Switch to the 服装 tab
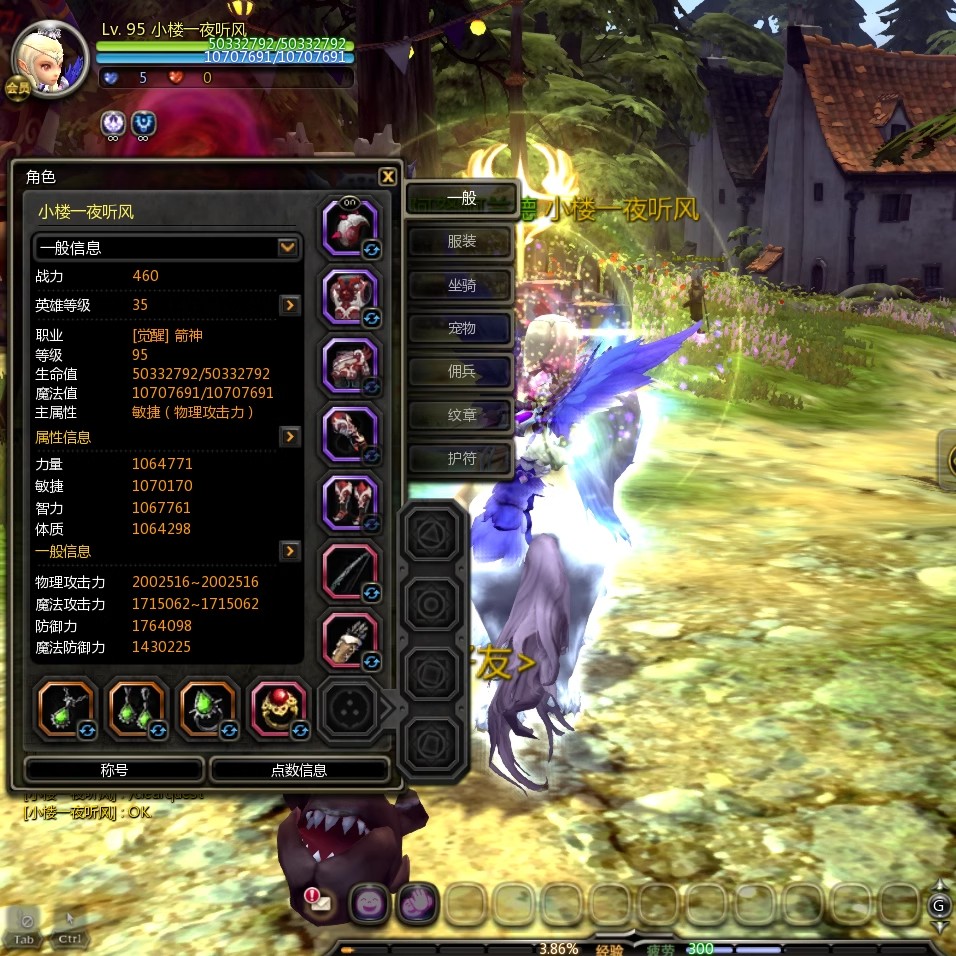956x956 pixels. (461, 242)
